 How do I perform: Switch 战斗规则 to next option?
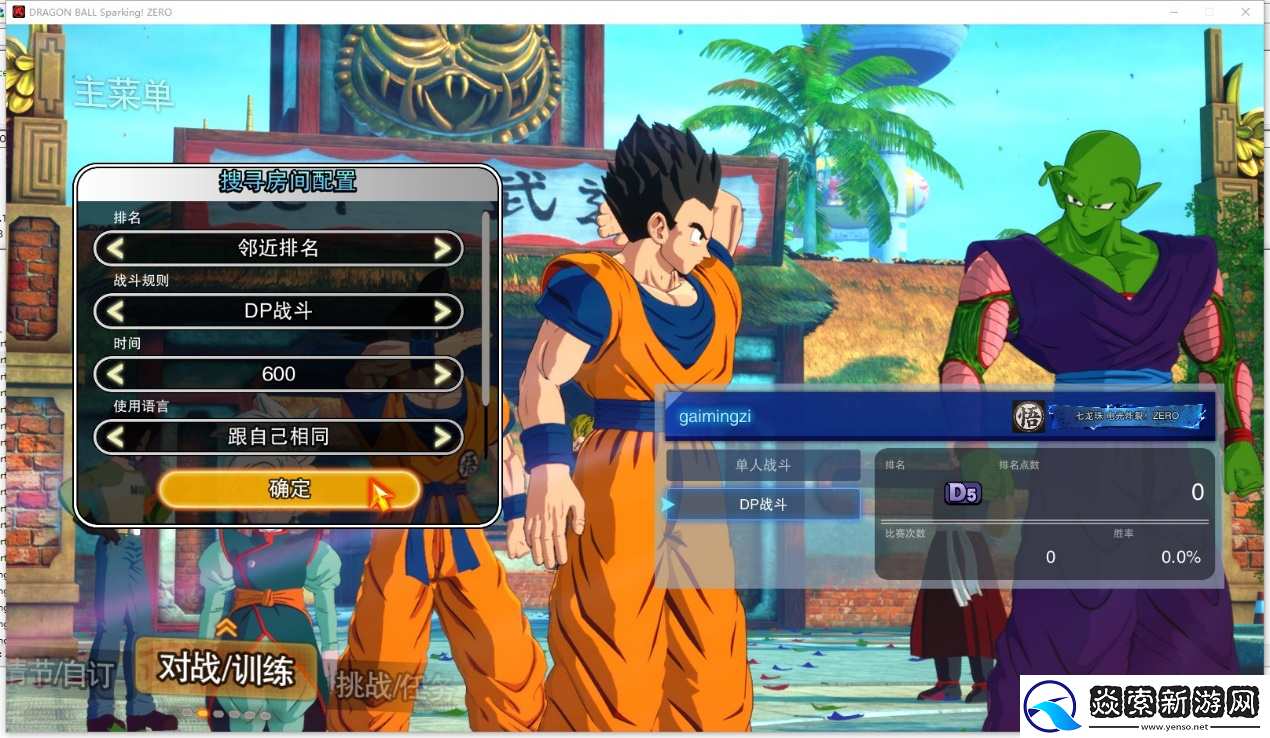click(442, 311)
